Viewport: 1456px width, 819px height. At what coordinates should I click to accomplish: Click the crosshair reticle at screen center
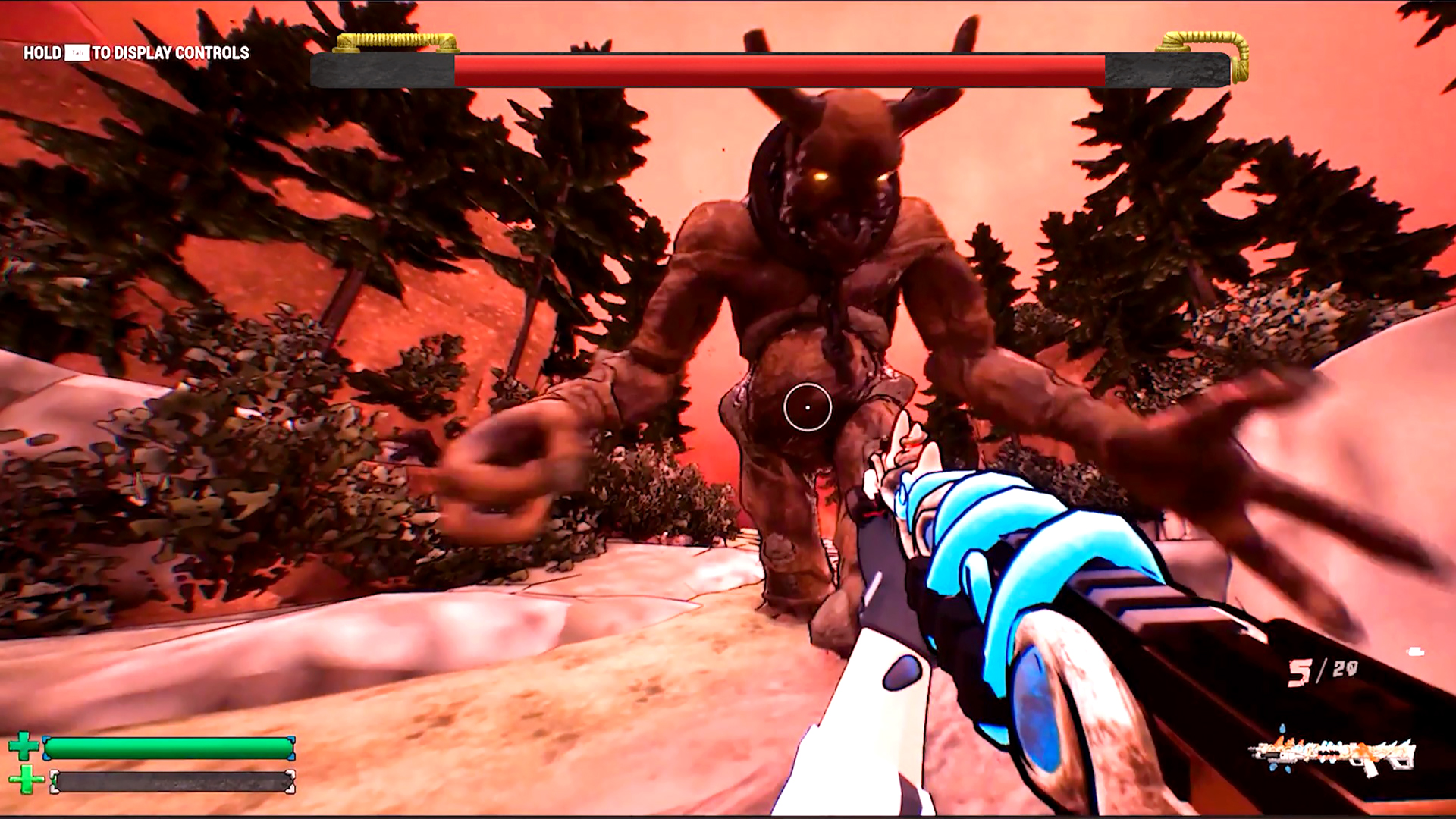(807, 408)
